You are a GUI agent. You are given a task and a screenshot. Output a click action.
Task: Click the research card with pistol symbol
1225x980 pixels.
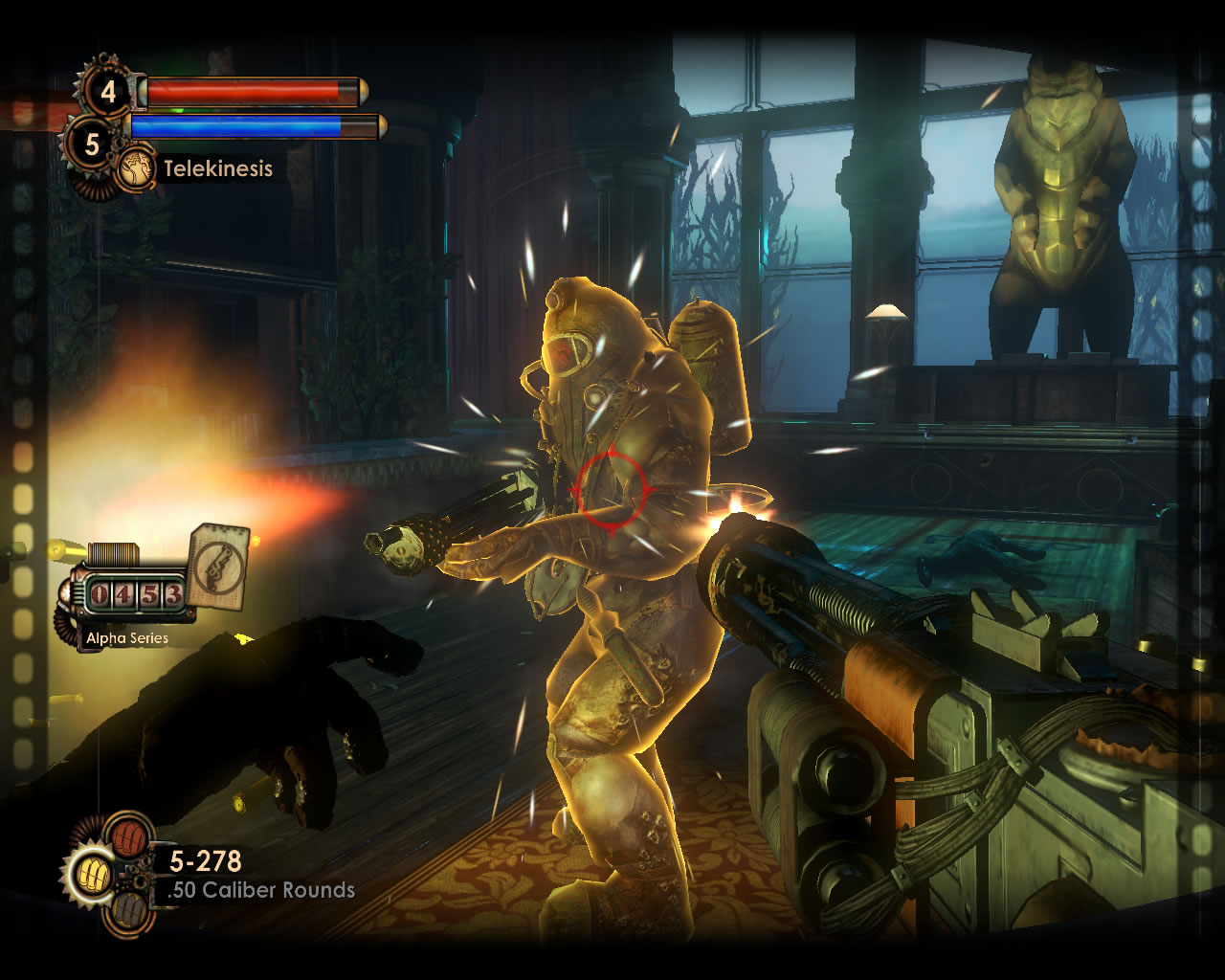216,565
